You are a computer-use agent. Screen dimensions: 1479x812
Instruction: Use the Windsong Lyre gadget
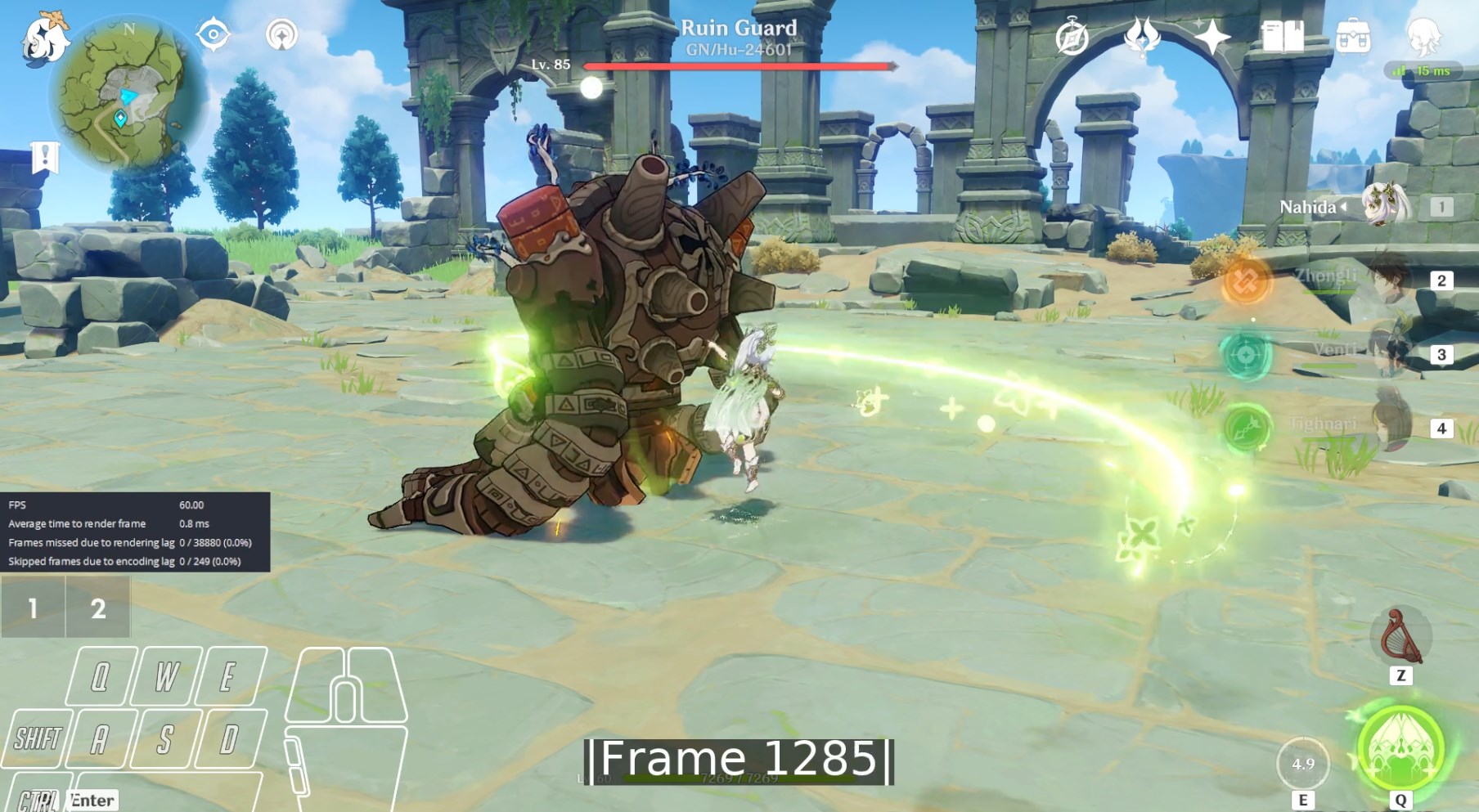(x=1400, y=637)
